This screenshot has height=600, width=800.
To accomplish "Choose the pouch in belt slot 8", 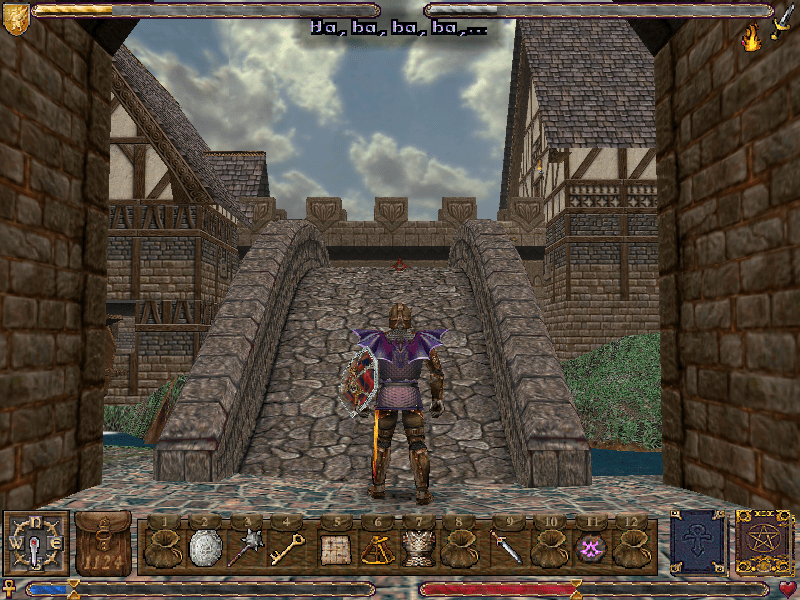I will point(460,548).
